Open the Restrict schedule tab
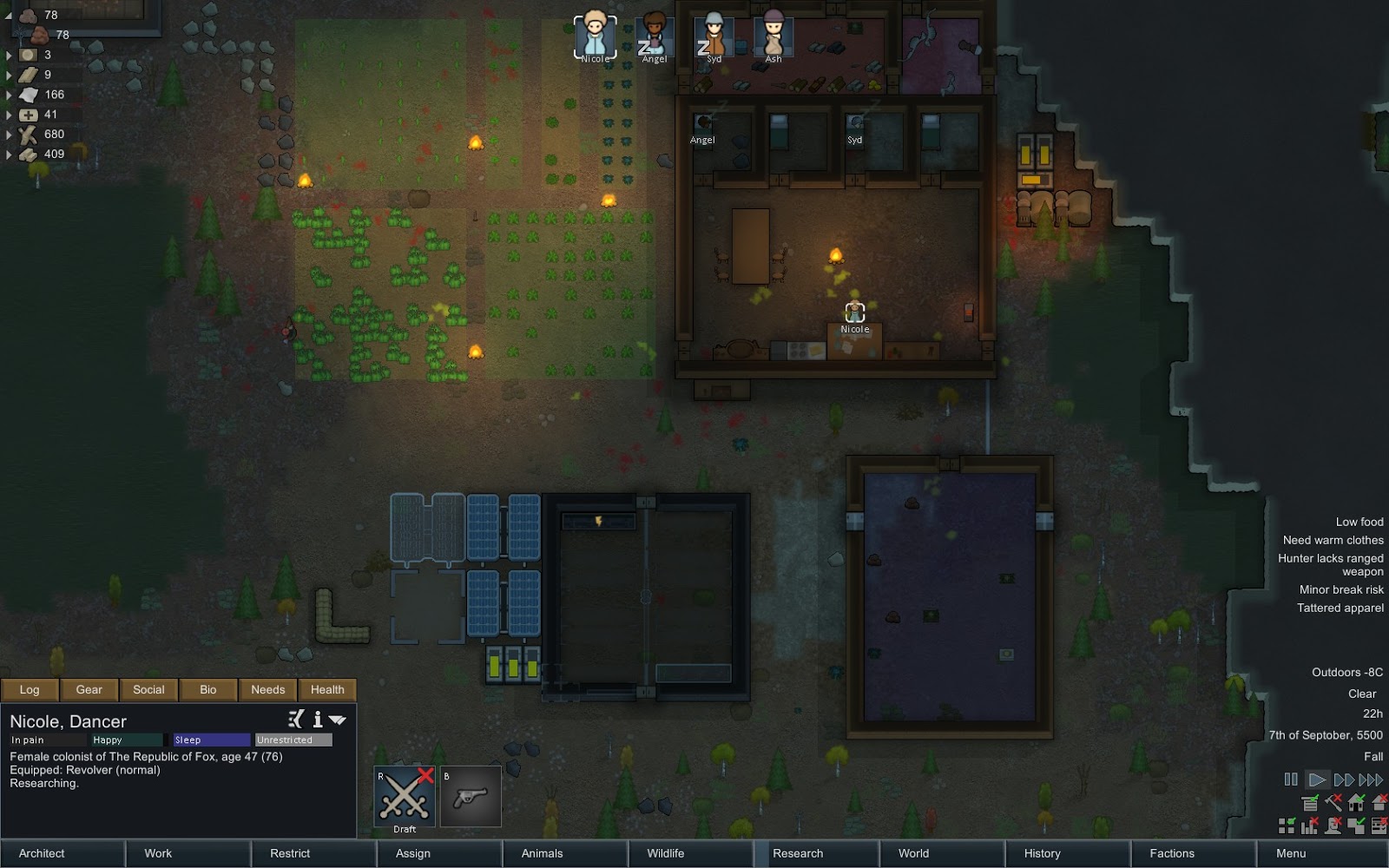This screenshot has height=868, width=1389. click(290, 853)
